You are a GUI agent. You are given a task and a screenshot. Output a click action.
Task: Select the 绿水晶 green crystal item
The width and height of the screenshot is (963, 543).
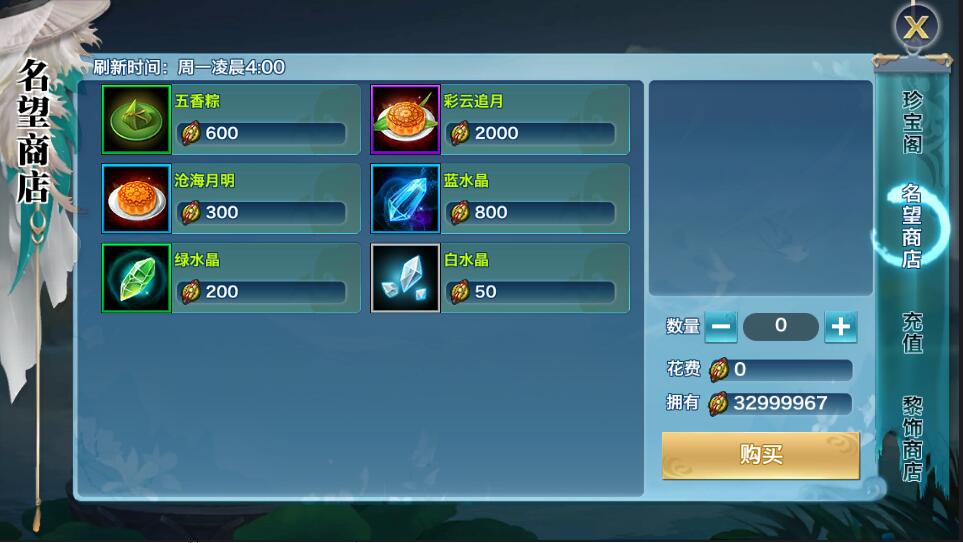point(231,278)
